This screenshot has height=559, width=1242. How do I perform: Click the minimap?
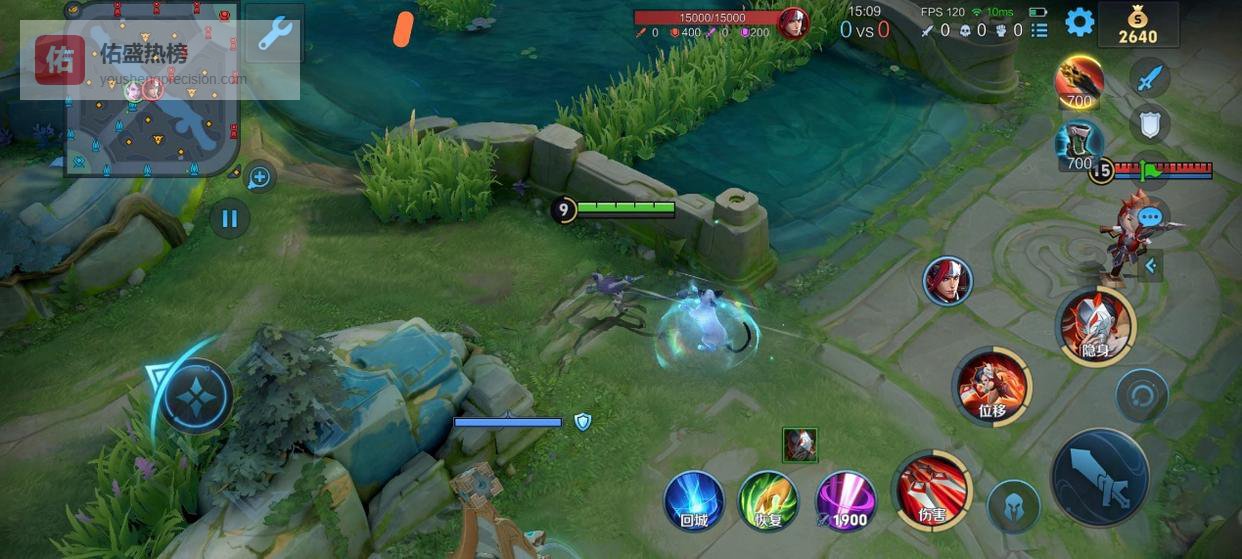pos(152,90)
